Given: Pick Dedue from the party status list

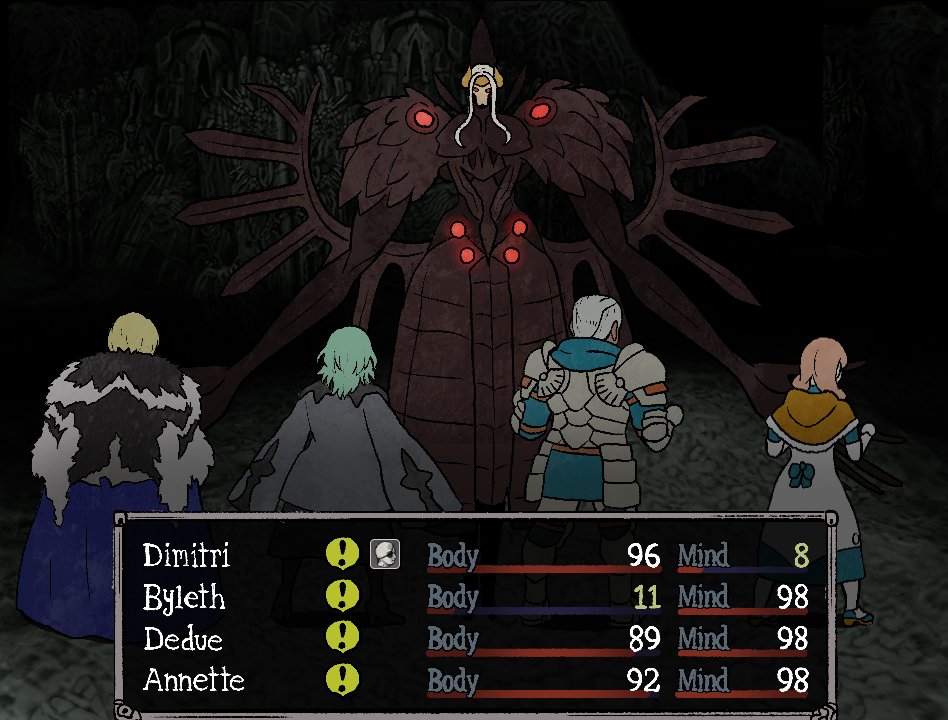Looking at the screenshot, I should pos(183,639).
